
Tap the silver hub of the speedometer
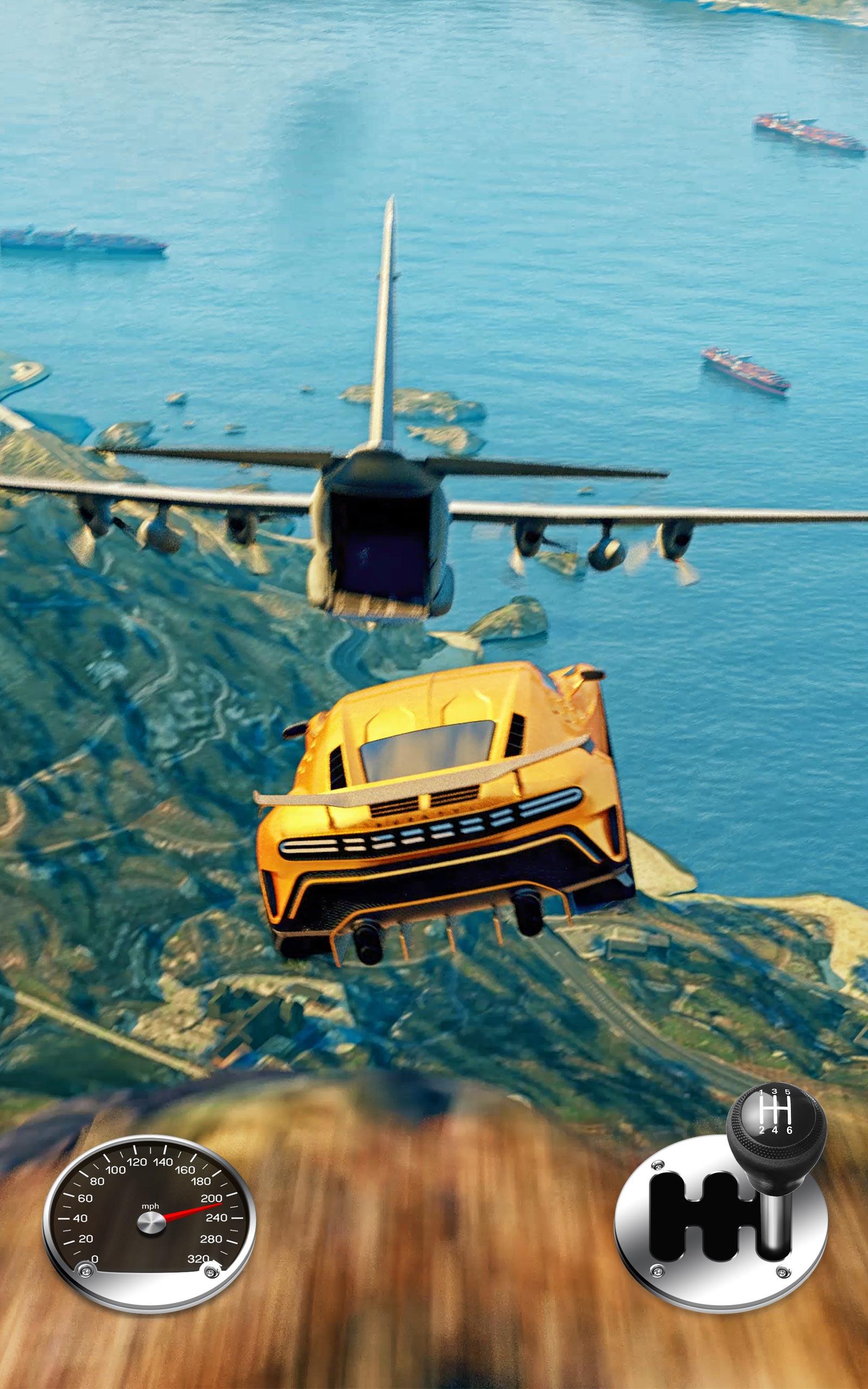[151, 1222]
